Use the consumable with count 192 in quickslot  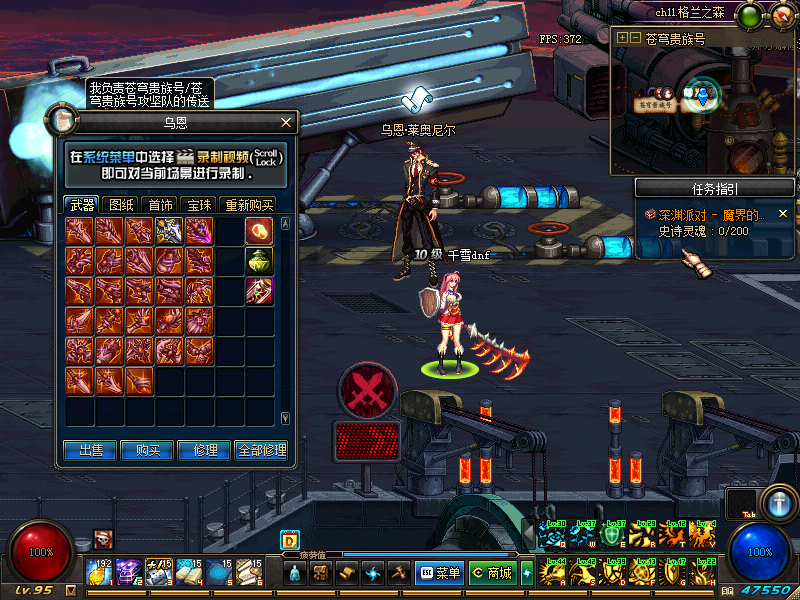click(x=101, y=572)
